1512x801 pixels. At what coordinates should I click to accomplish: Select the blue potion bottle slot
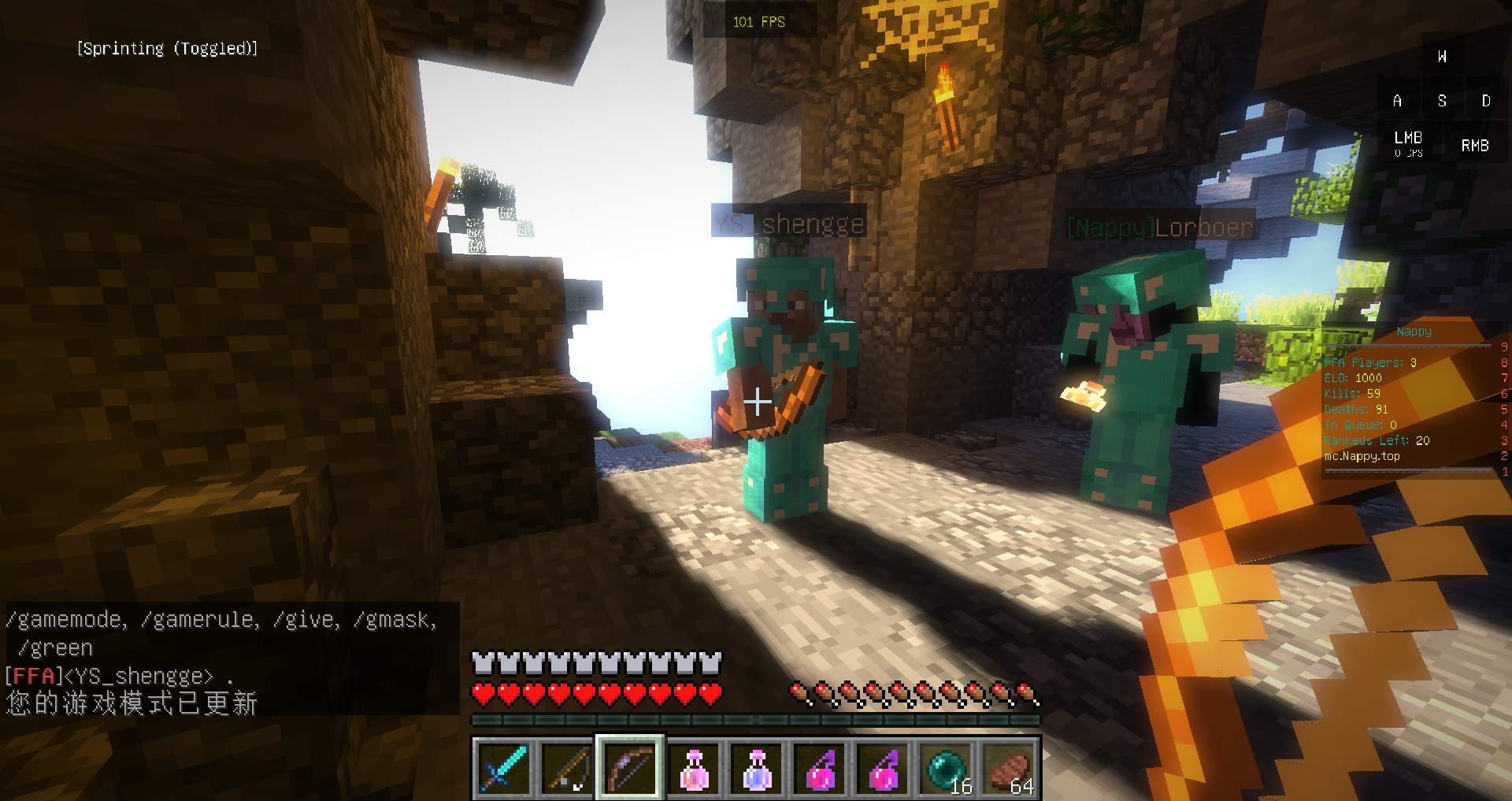click(757, 768)
